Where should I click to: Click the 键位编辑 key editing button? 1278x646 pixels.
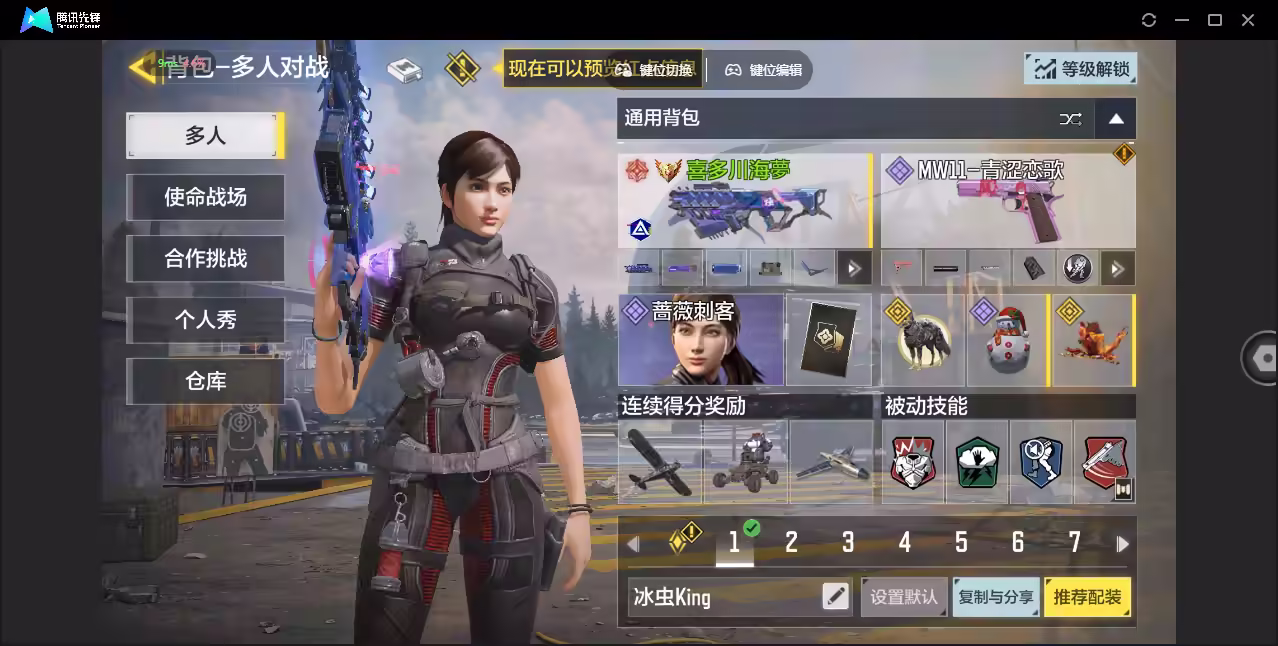click(x=764, y=70)
